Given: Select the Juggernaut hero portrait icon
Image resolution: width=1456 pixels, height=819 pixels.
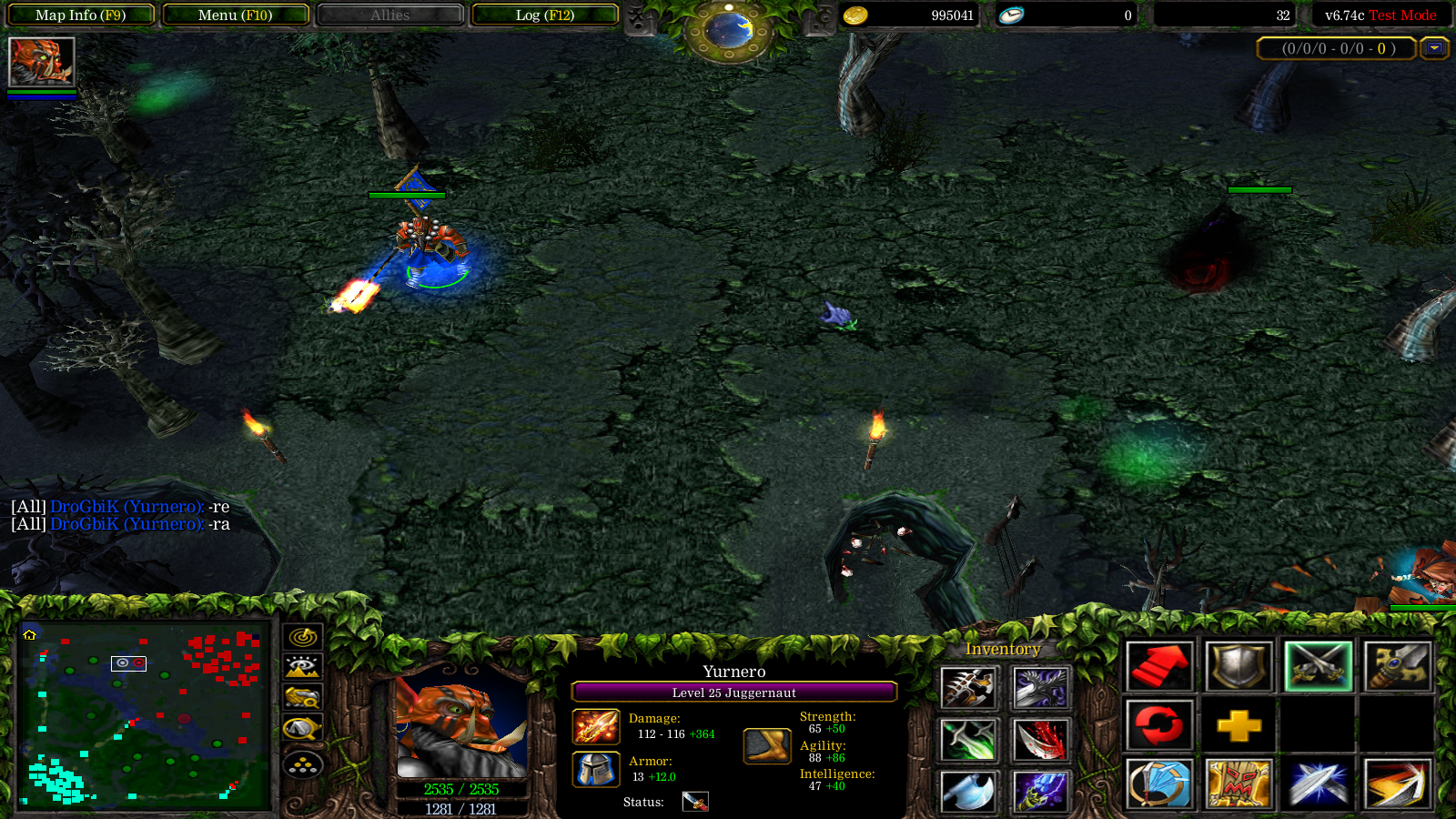Looking at the screenshot, I should point(41,62).
